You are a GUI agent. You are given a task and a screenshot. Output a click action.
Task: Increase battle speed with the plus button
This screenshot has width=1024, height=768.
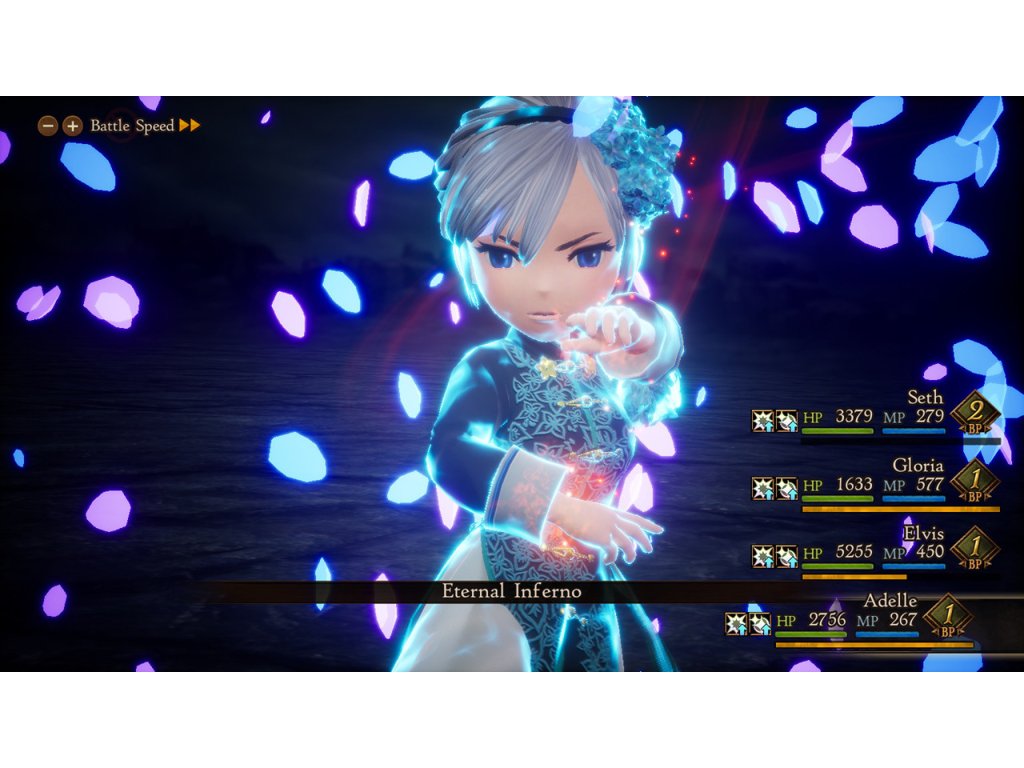coord(72,126)
